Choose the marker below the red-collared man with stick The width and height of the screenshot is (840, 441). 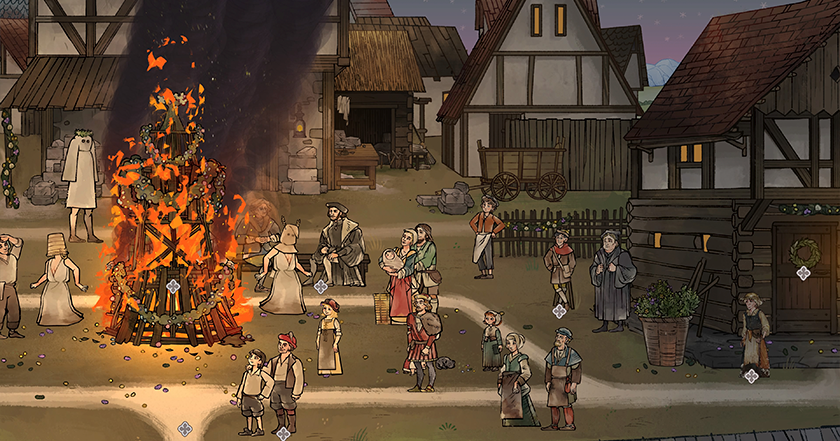tap(559, 311)
